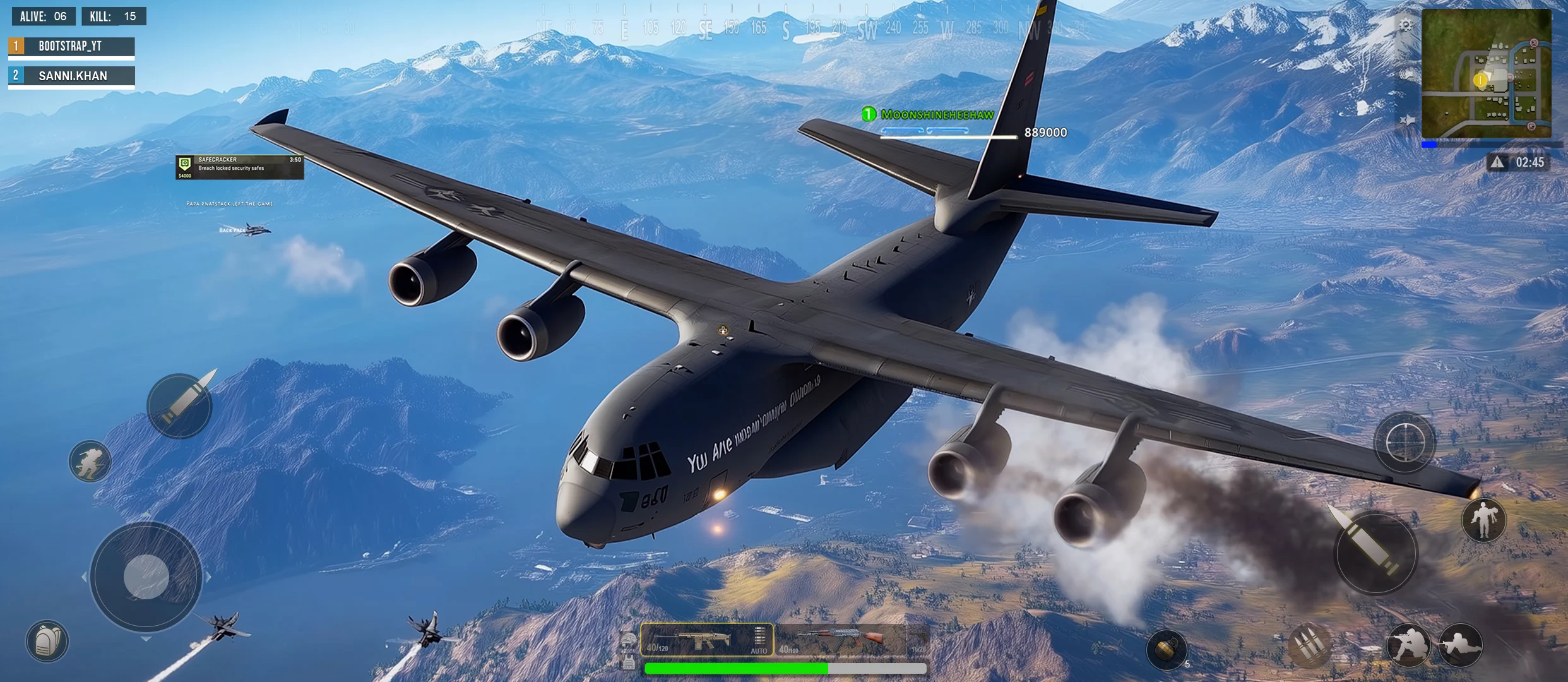Open the minimap
The height and width of the screenshot is (682, 1568).
(1486, 73)
